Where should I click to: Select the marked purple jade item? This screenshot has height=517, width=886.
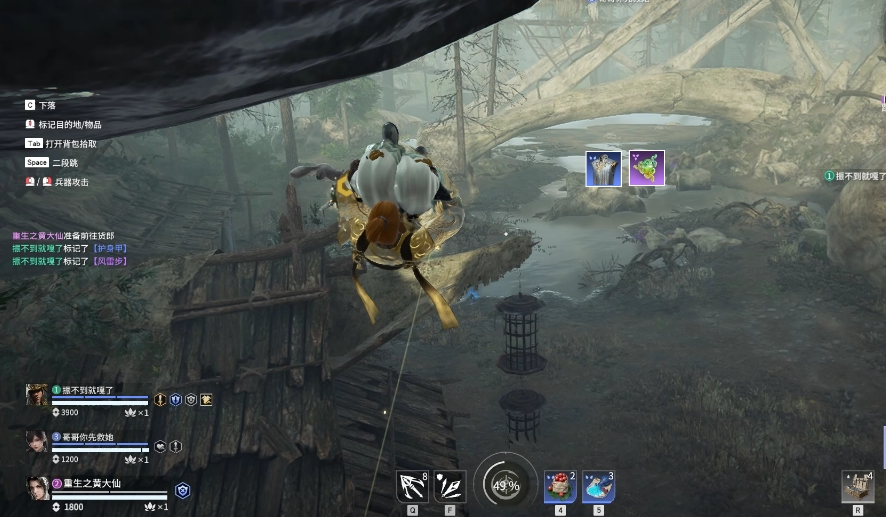[647, 168]
